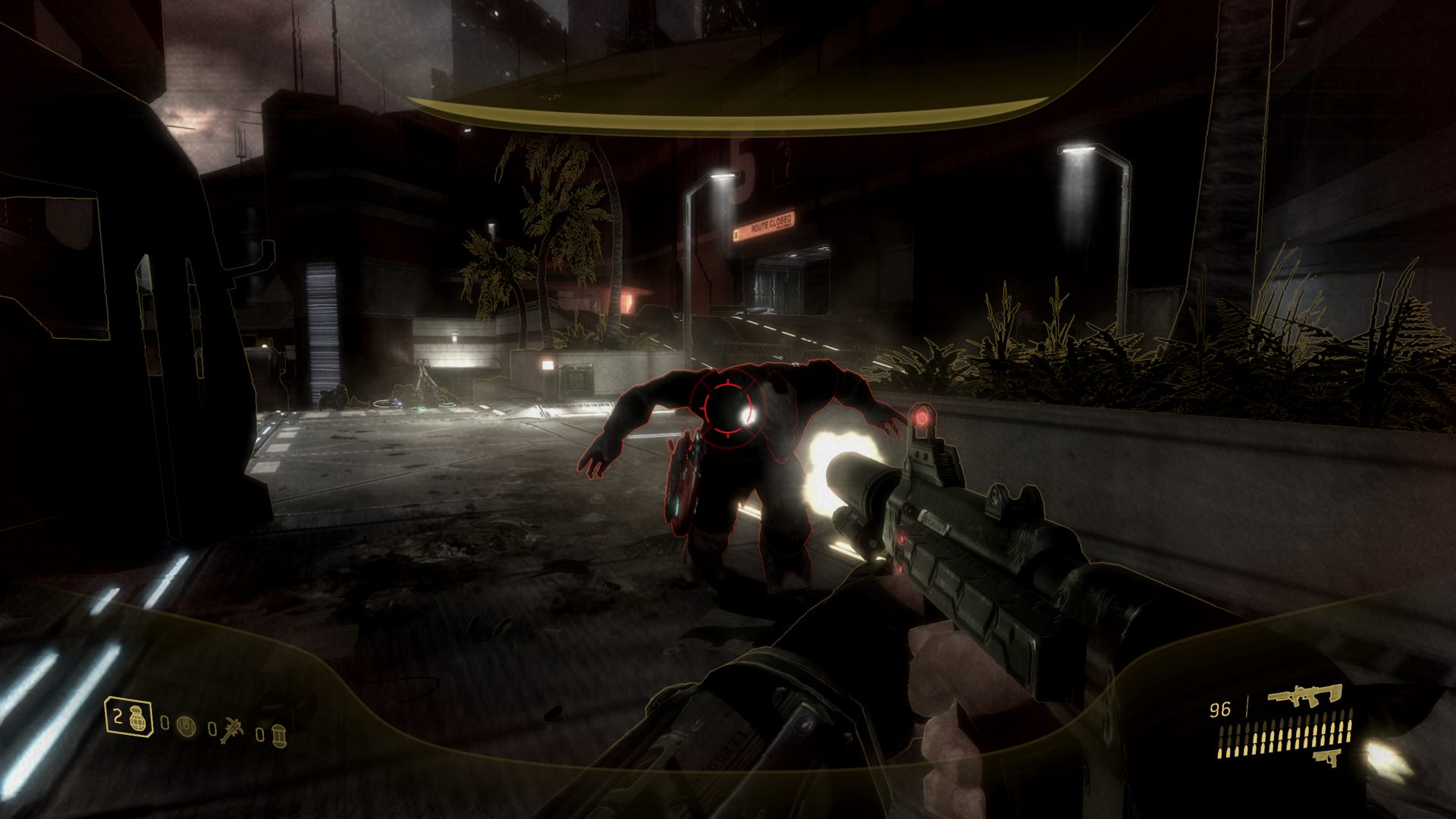Select the firebomb grenade icon
Viewport: 1456px width, 819px height.
tap(278, 735)
